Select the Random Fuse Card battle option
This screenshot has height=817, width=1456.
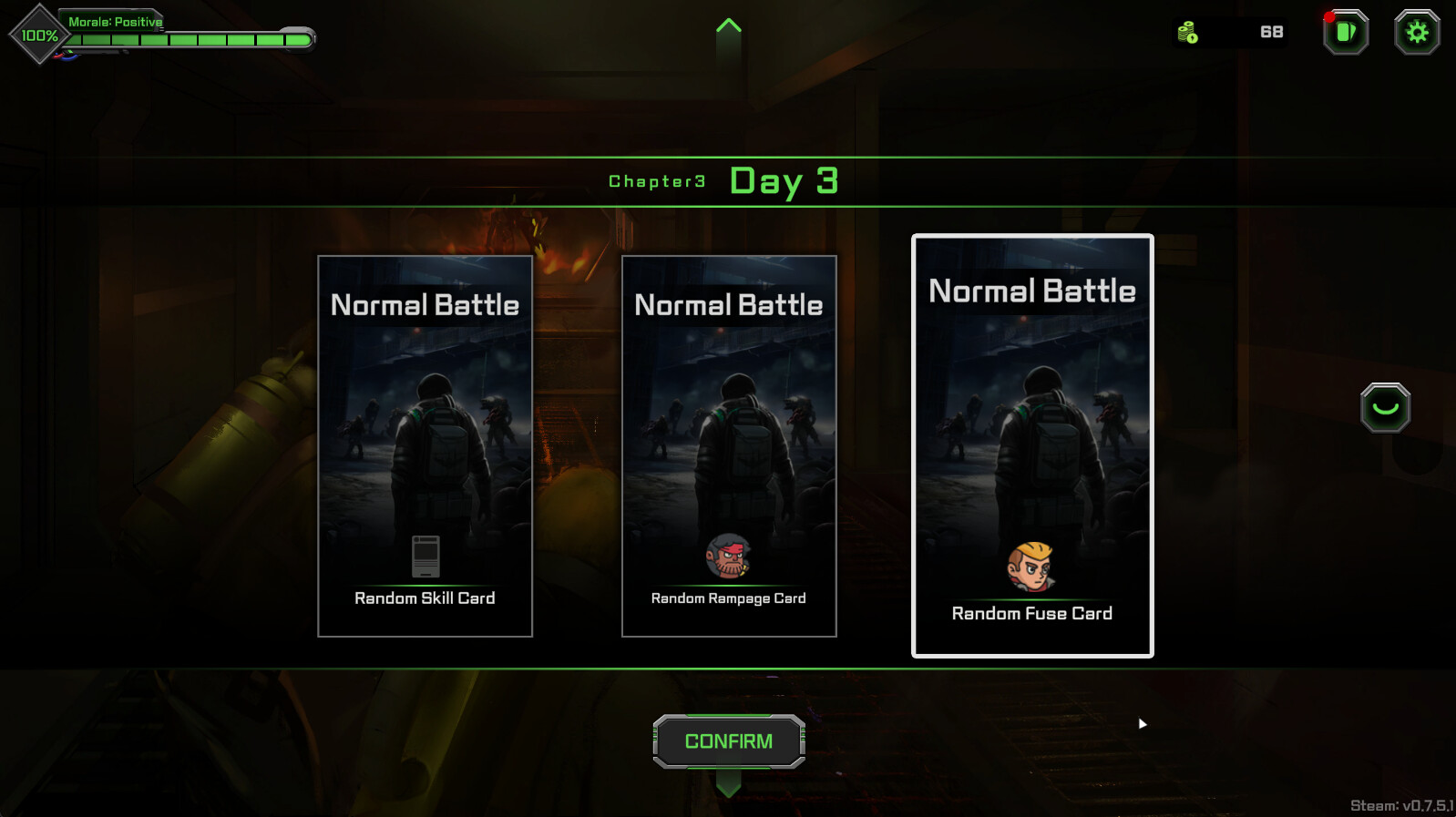pyautogui.click(x=1031, y=444)
